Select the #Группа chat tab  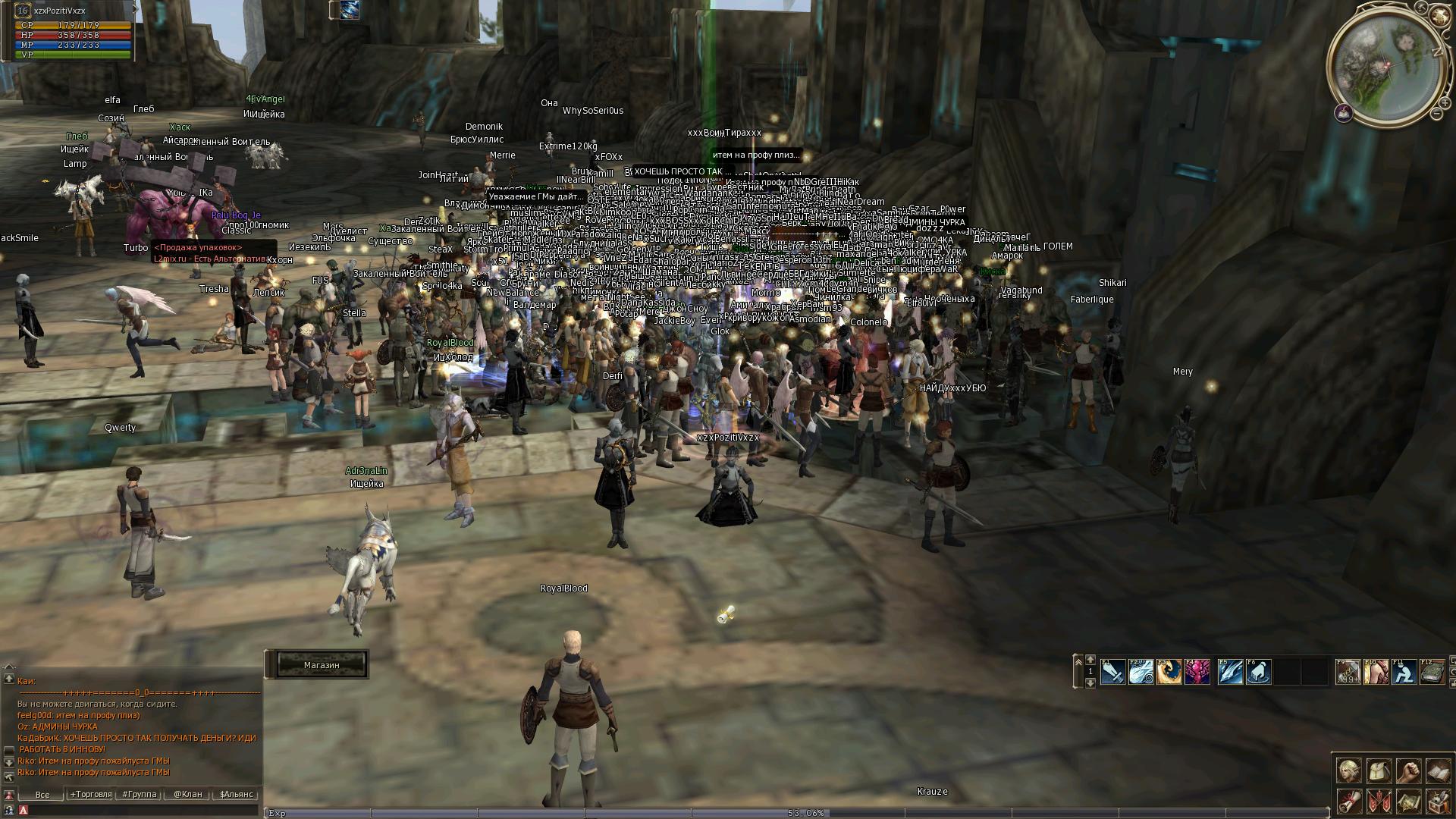click(140, 794)
